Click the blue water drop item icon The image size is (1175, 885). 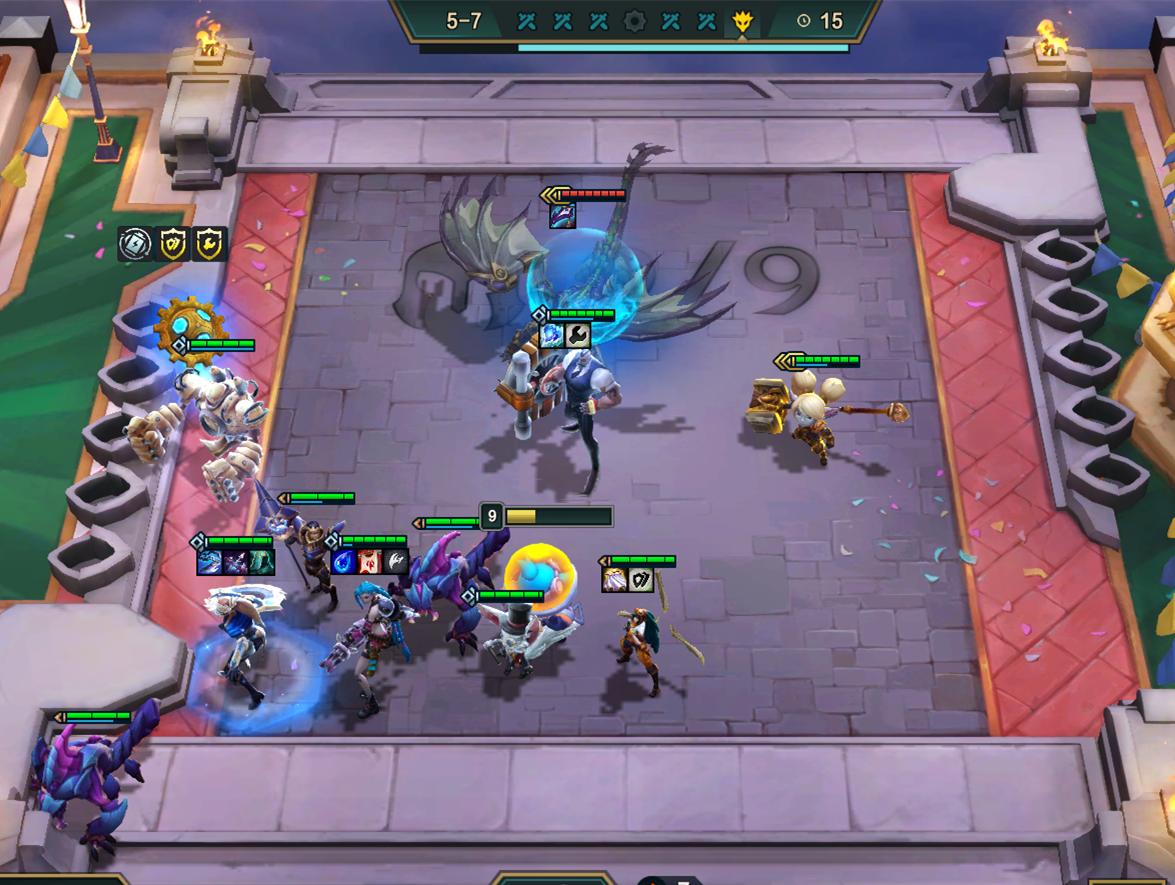[344, 561]
